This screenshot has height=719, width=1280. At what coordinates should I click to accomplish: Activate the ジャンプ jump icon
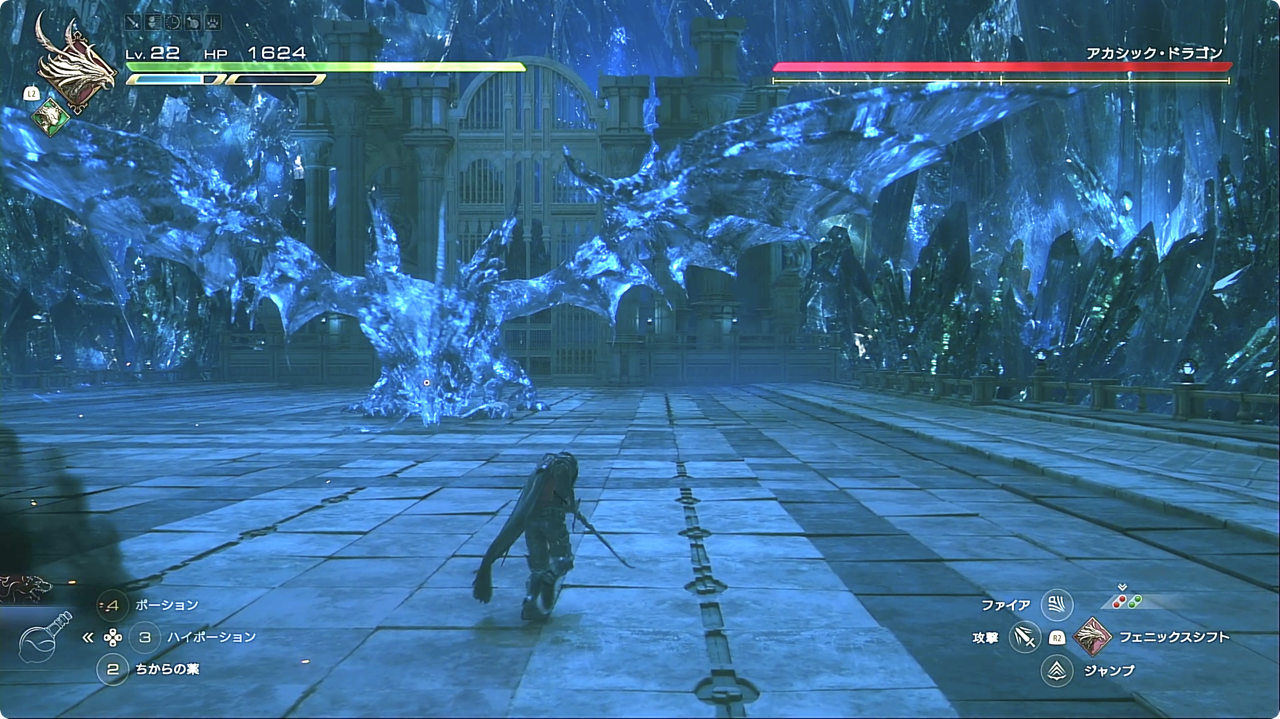pos(1056,670)
